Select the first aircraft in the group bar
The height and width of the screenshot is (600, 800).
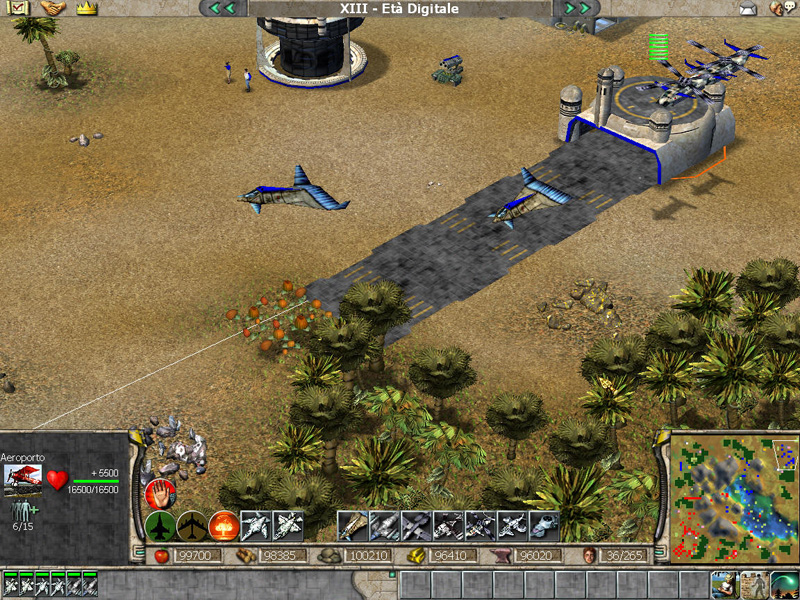point(10,584)
